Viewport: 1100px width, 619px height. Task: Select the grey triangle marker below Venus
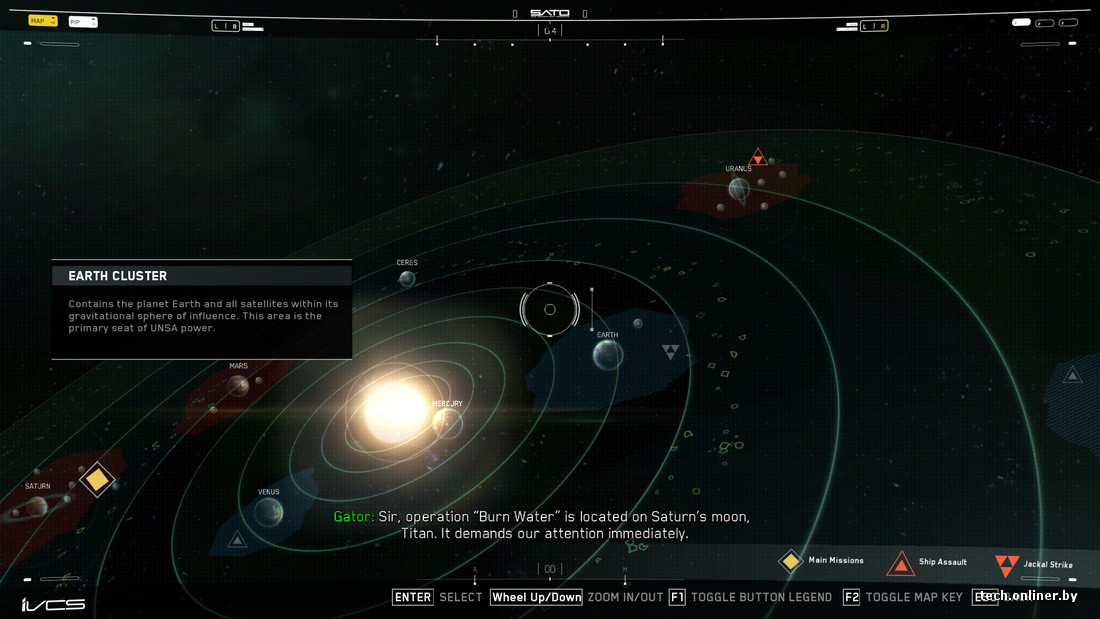click(x=237, y=541)
